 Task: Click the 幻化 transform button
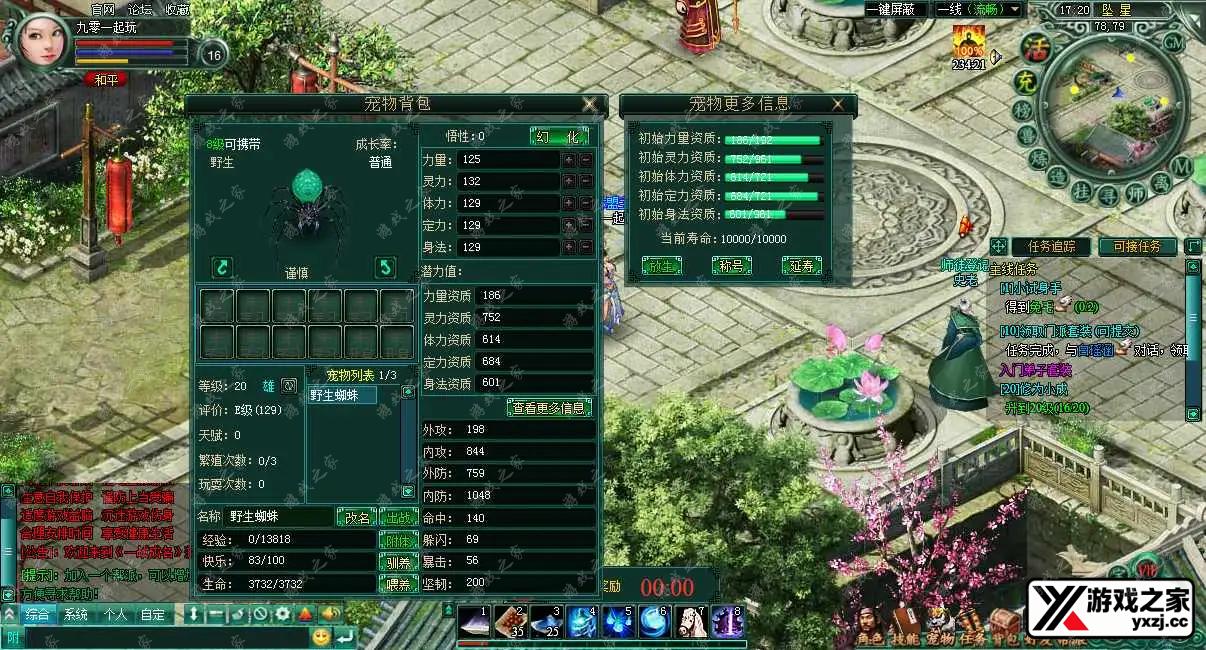(x=559, y=136)
